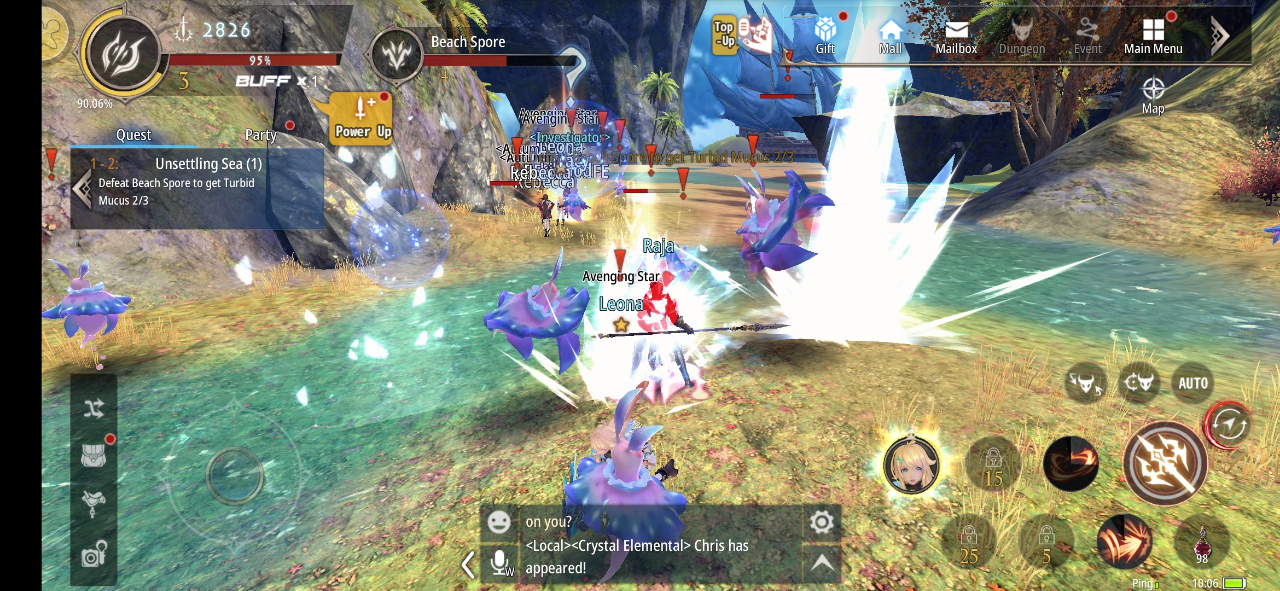Use the main spear attack button
Image resolution: width=1280 pixels, height=591 pixels.
tap(1165, 463)
